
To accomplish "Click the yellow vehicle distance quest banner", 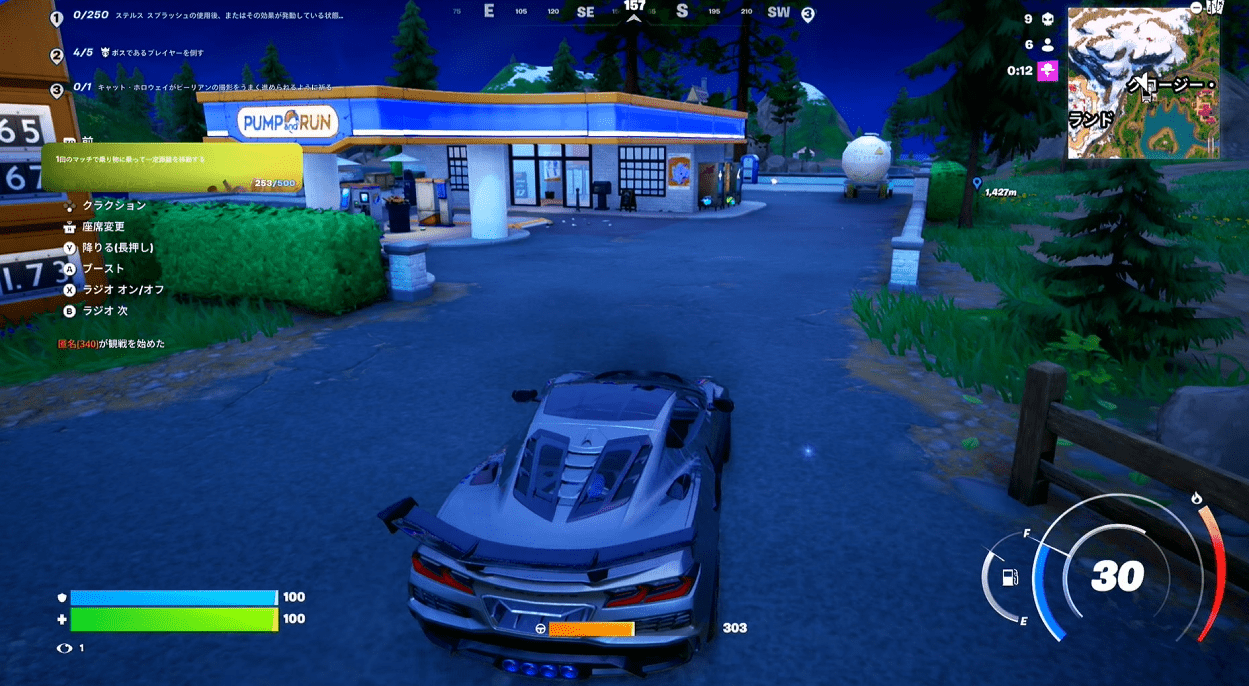I will pos(172,166).
